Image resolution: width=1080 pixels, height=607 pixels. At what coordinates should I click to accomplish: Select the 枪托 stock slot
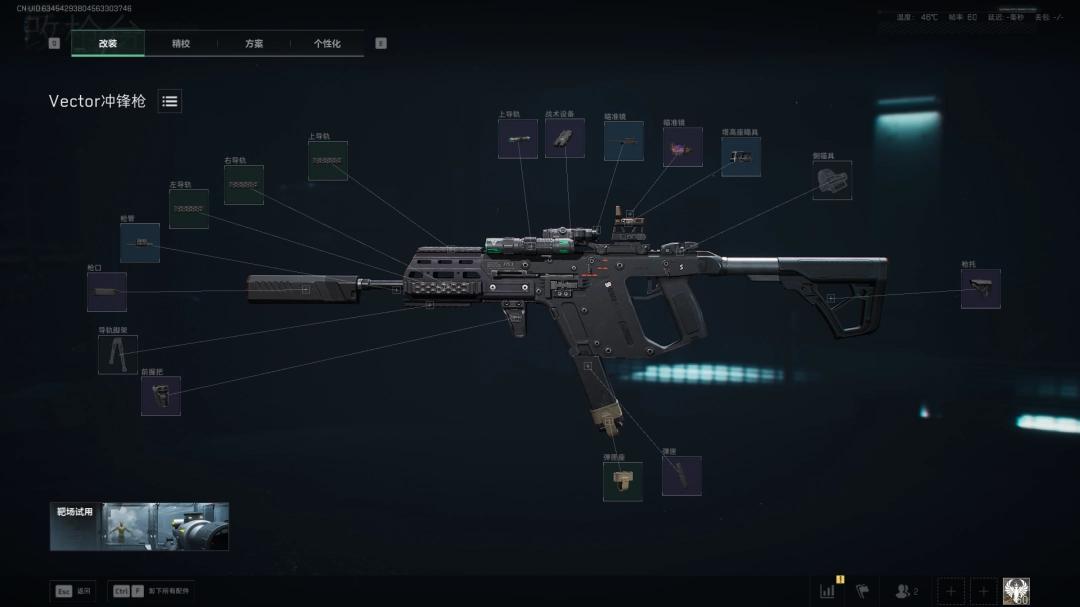click(x=981, y=289)
